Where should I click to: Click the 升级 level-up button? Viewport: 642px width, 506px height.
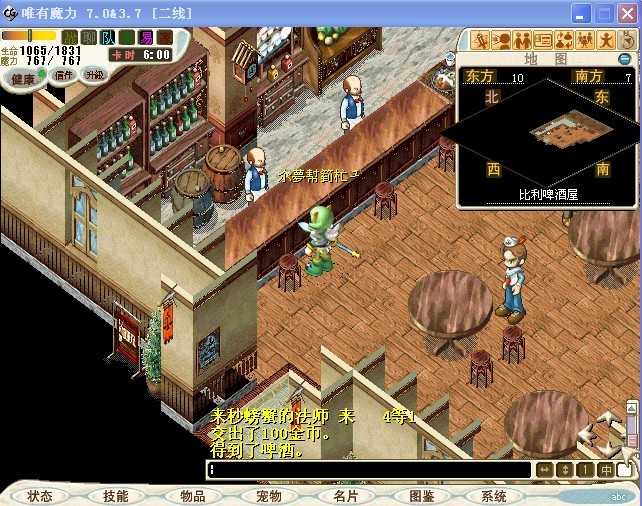click(94, 76)
